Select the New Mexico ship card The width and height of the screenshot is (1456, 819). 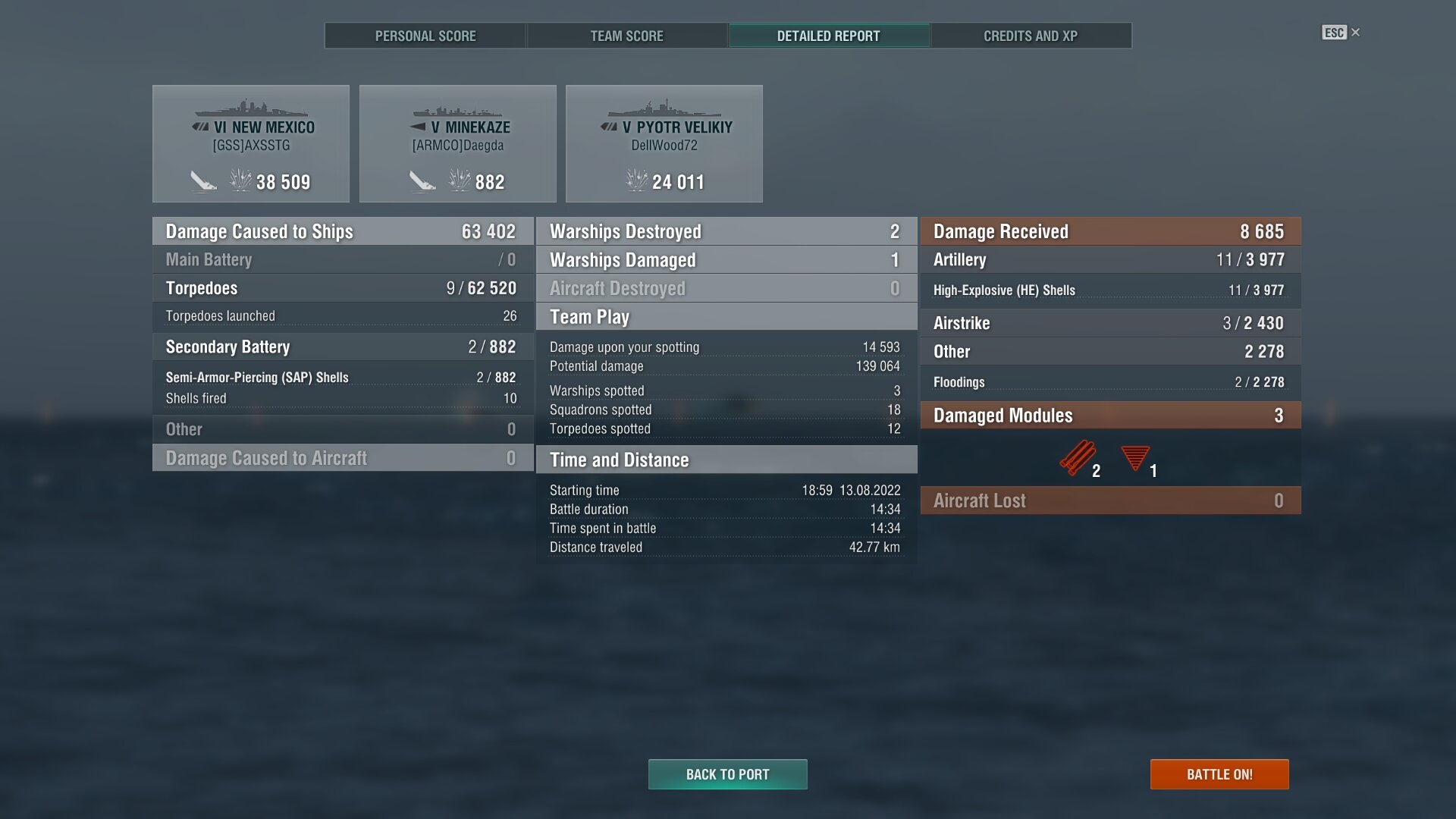tap(251, 143)
